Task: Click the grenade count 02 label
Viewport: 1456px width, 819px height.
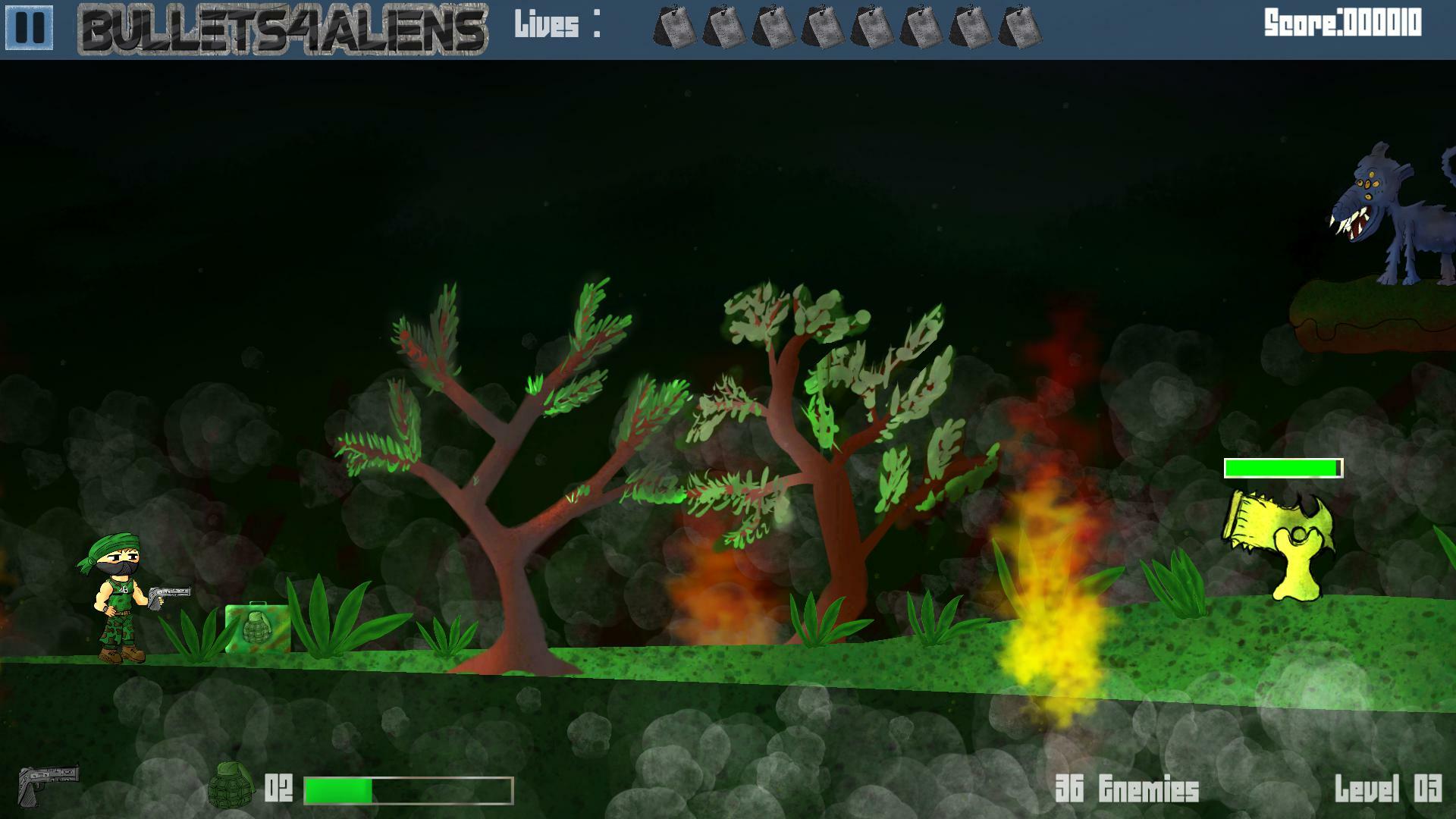Action: point(278,786)
